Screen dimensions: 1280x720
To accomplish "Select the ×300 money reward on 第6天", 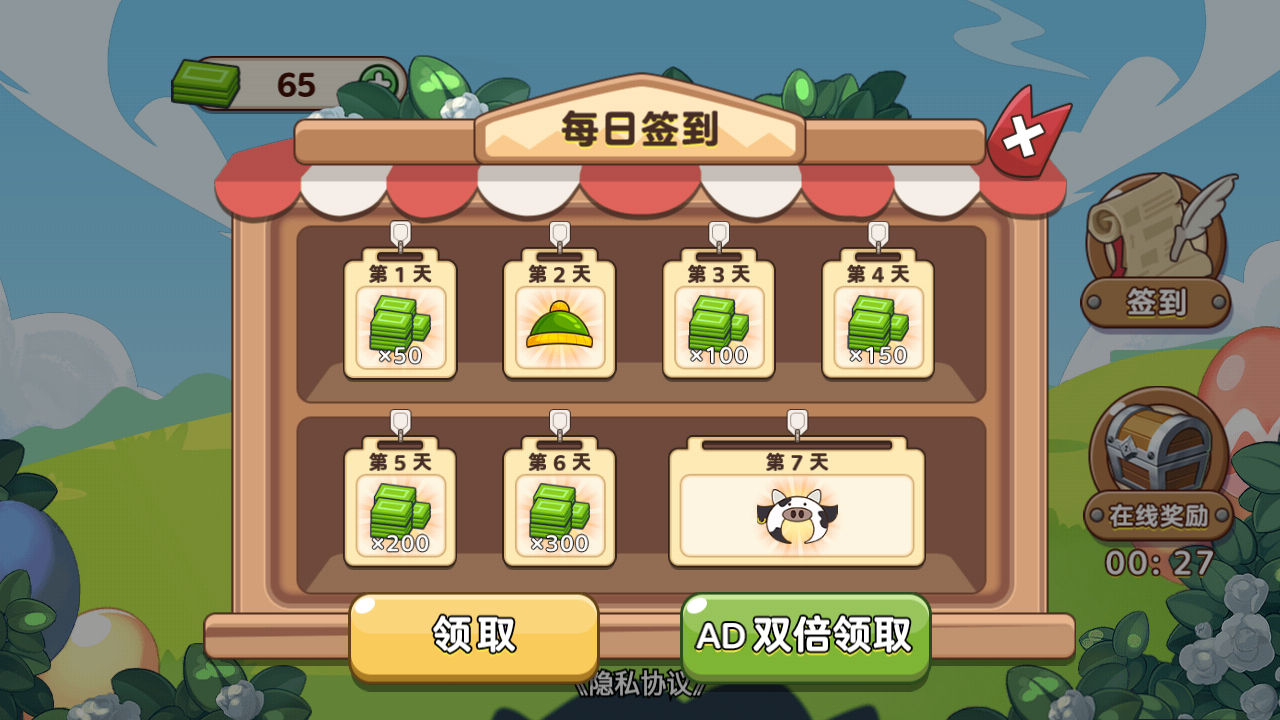I will 560,510.
